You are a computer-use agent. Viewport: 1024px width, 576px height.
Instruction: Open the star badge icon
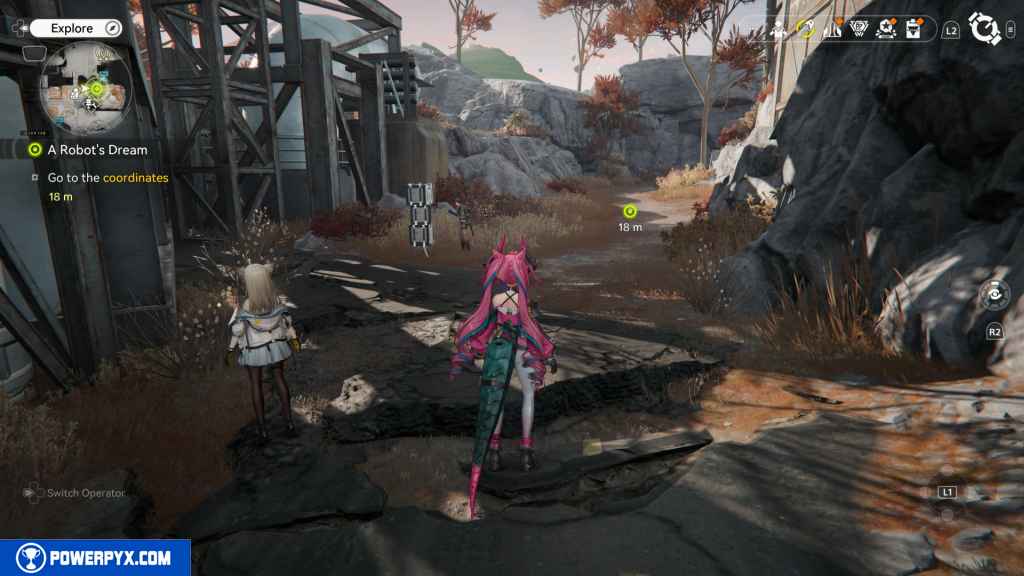pyautogui.click(x=885, y=30)
